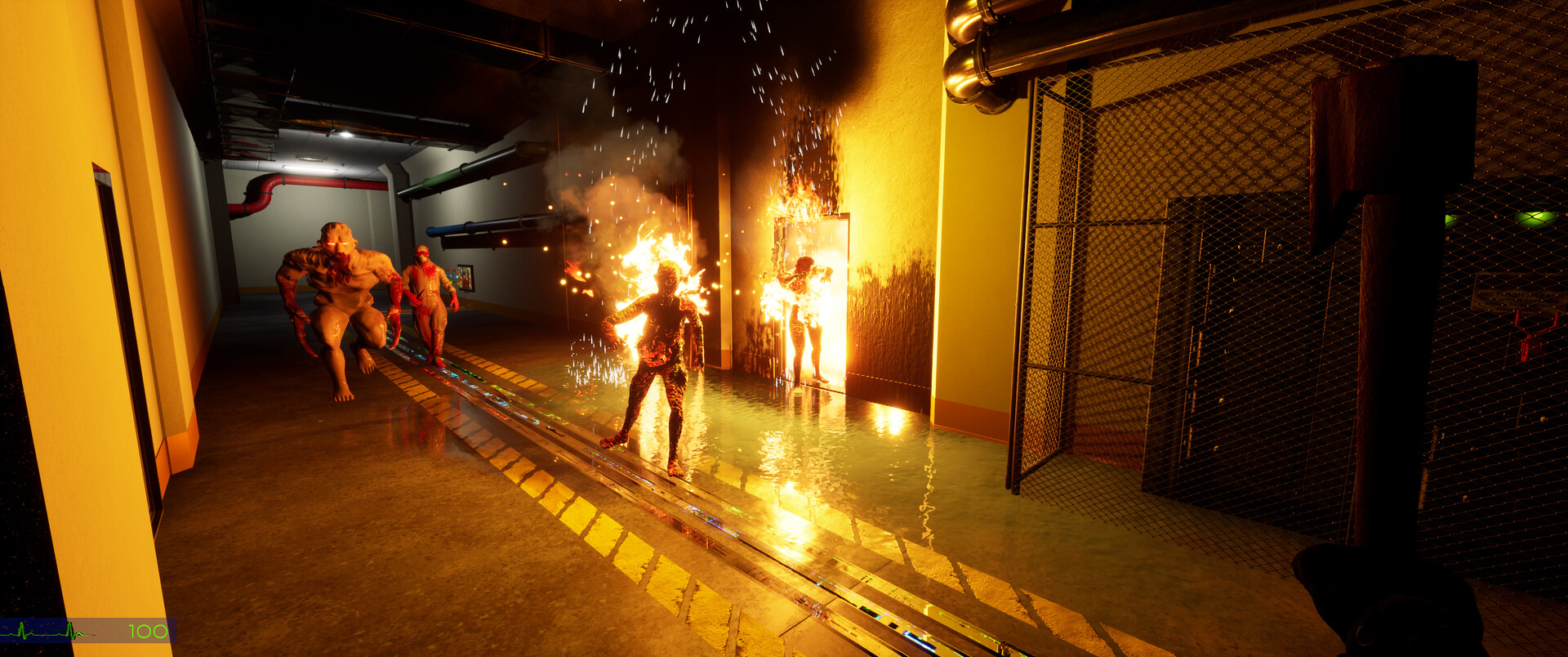The image size is (1568, 657).
Task: Click the figure engulfed in flames by the door
Action: (804, 319)
